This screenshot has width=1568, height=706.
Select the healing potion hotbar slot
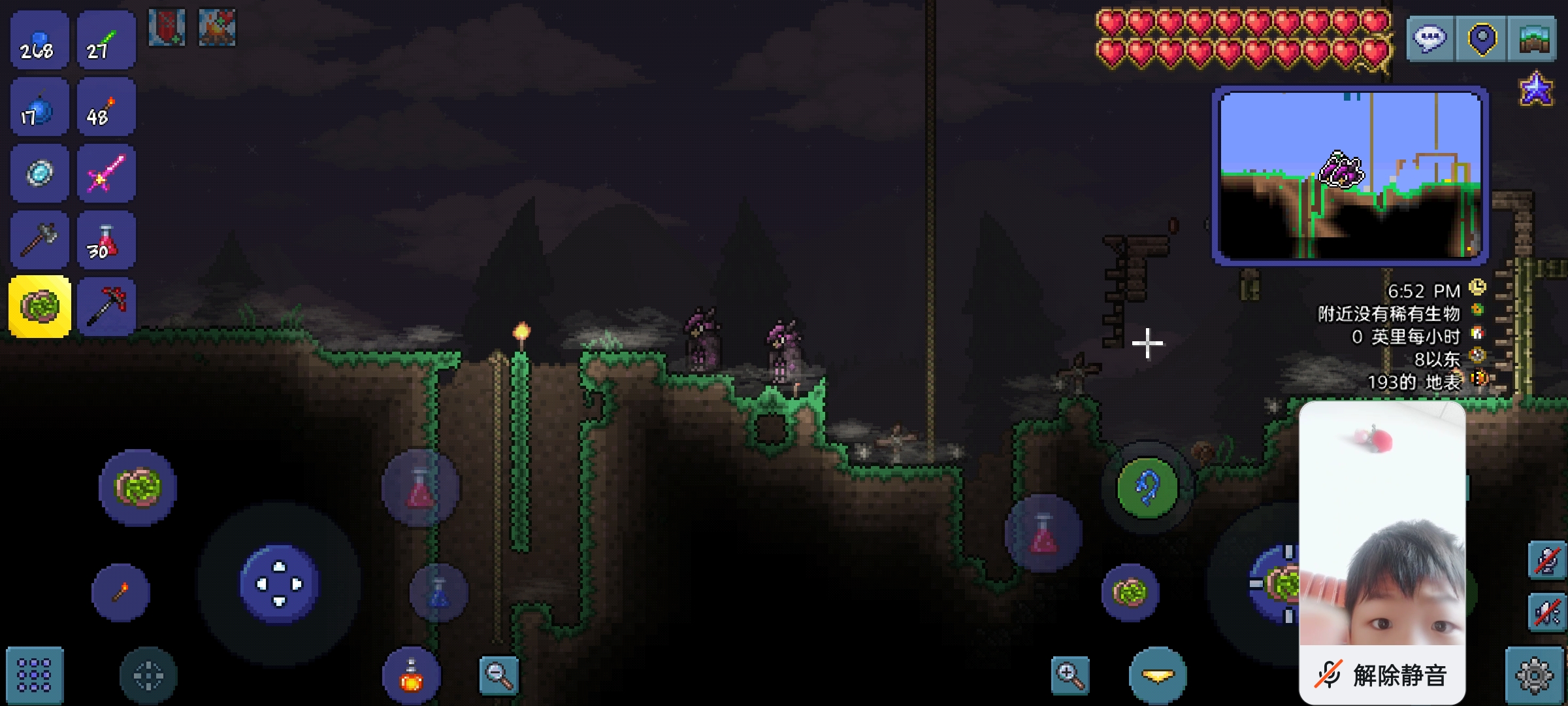click(106, 241)
